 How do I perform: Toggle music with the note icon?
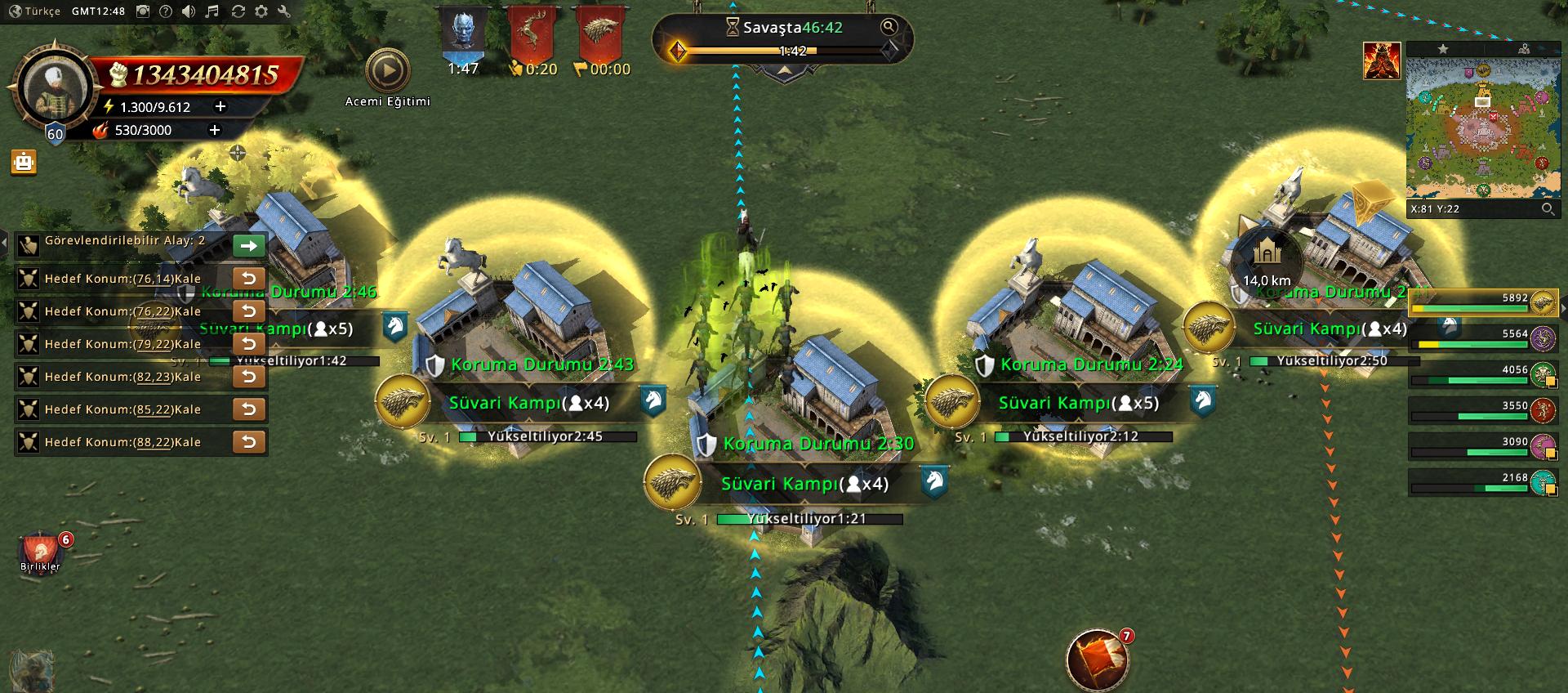[212, 11]
